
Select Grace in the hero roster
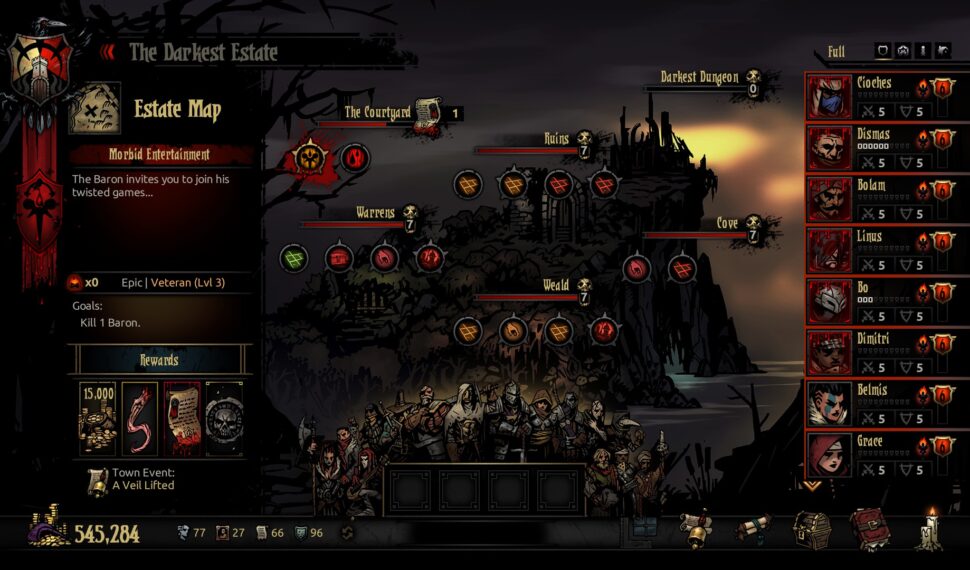pyautogui.click(x=828, y=456)
